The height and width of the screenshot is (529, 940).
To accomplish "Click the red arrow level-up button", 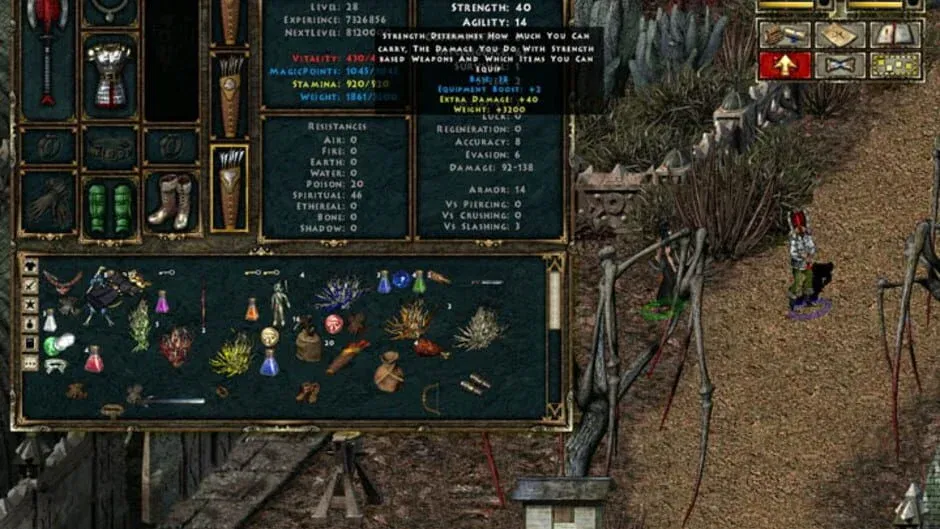I will click(x=784, y=65).
